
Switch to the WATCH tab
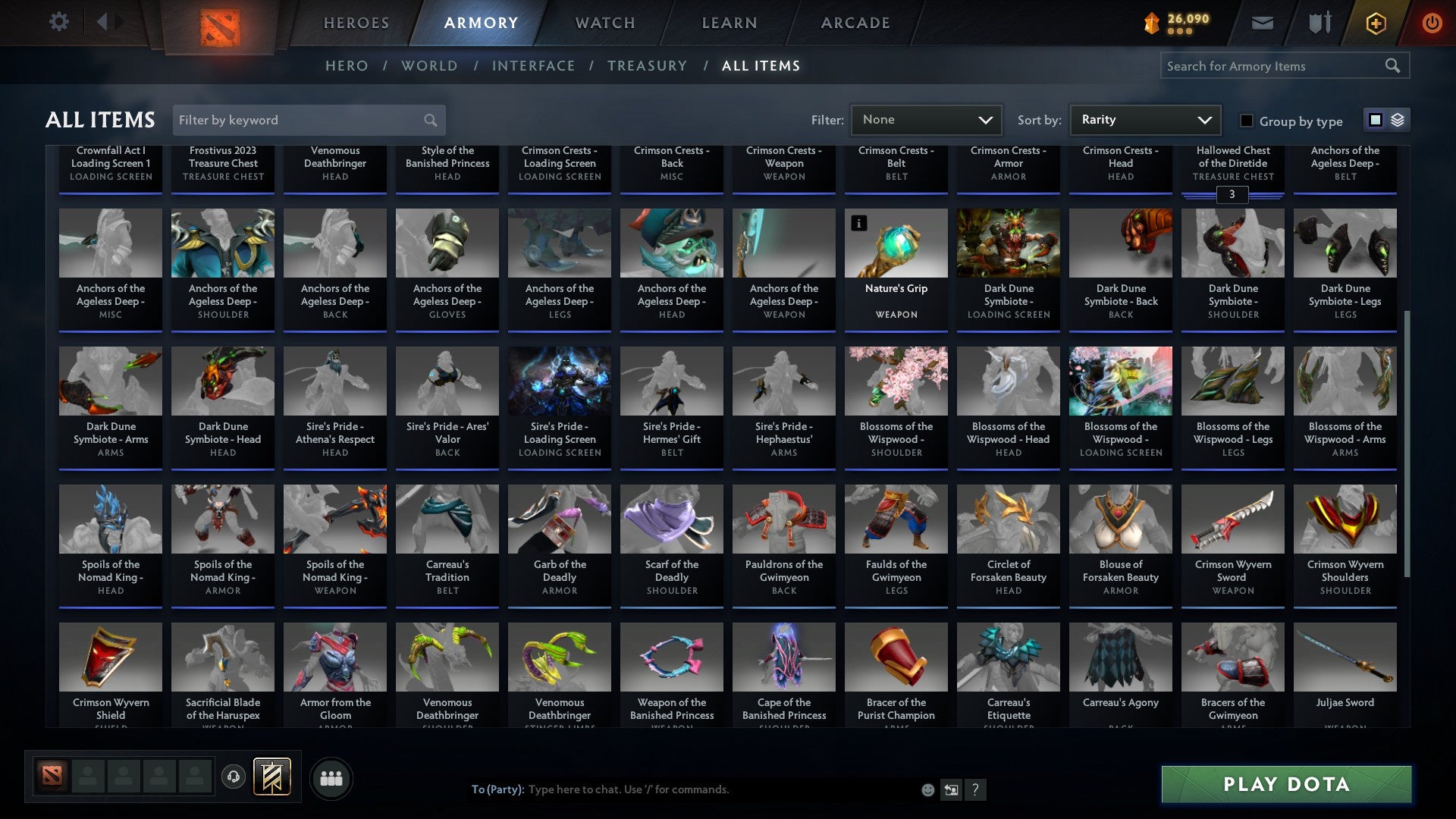pos(604,23)
